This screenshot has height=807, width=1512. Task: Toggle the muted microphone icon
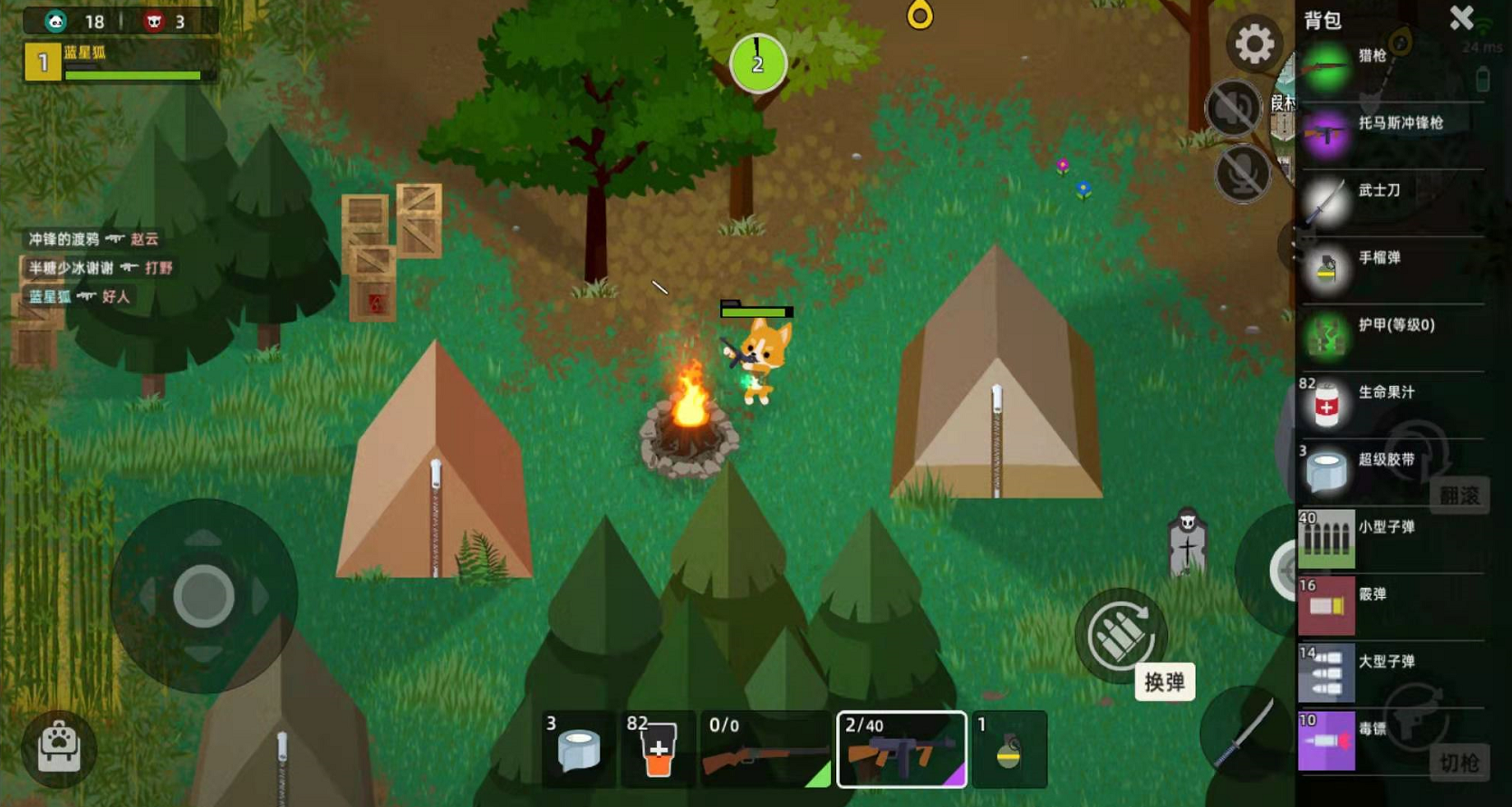point(1242,172)
